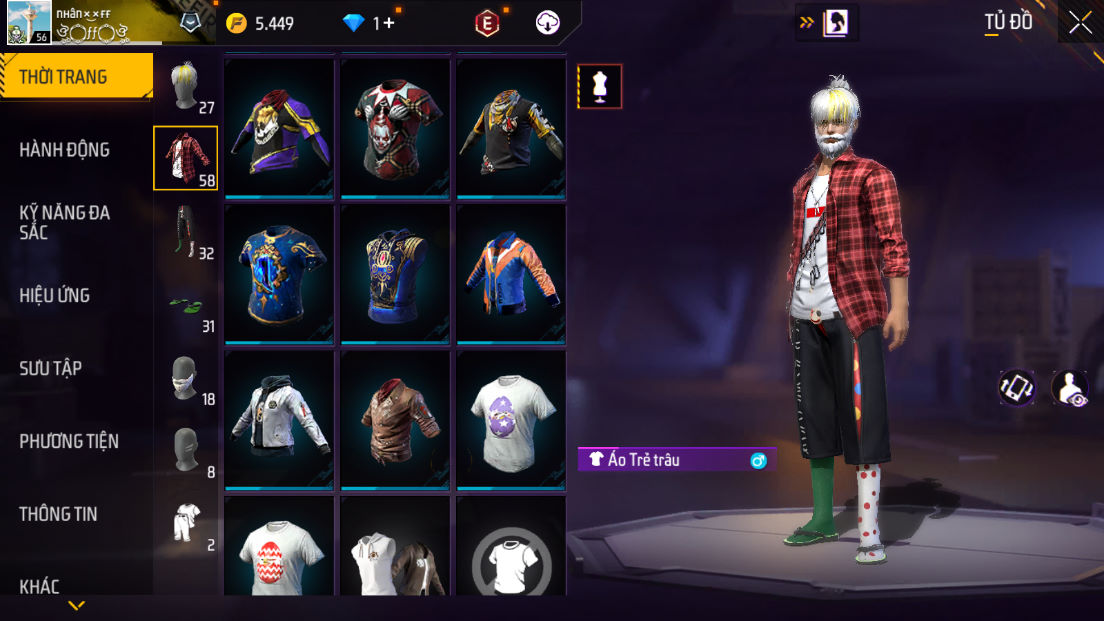Choose the orange and blue jacket
The height and width of the screenshot is (621, 1104).
[511, 271]
